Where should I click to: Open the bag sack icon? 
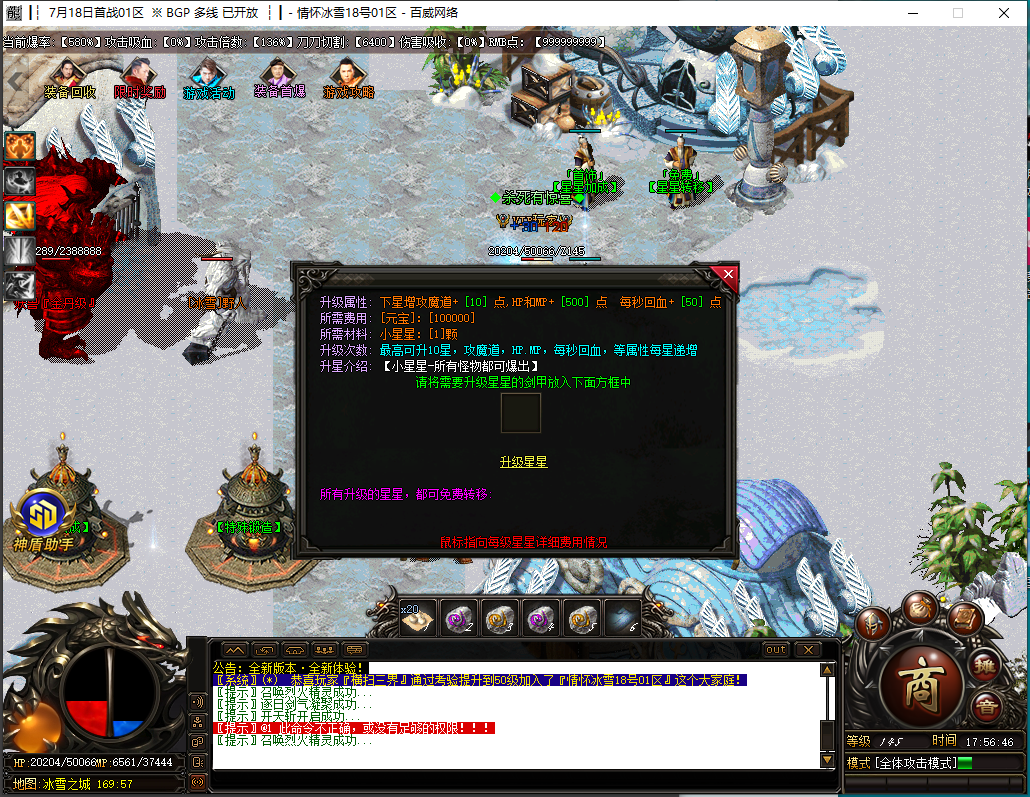pos(919,607)
